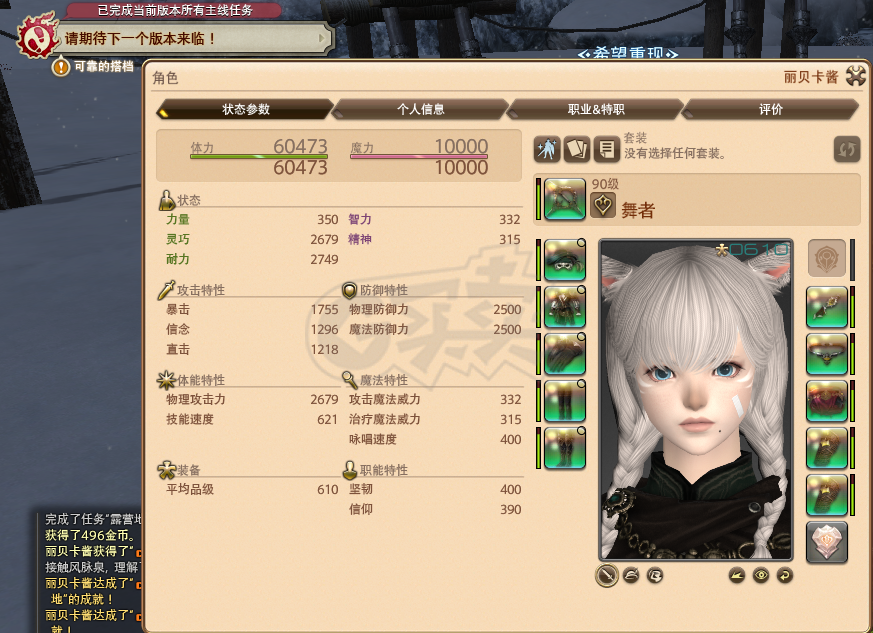
Task: Select the head equipment slot with the mask
Action: [565, 260]
